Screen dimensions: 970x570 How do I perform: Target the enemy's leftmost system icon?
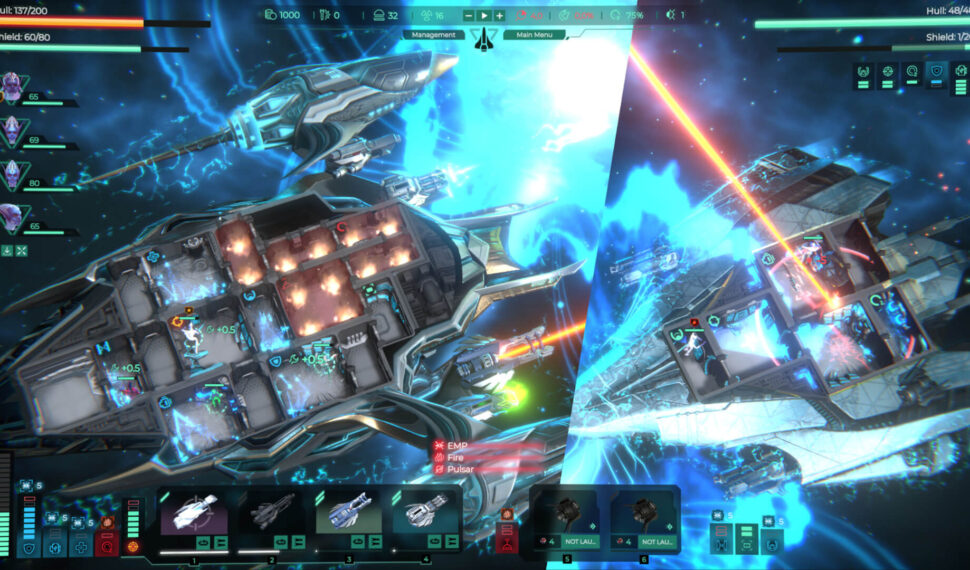coord(864,71)
